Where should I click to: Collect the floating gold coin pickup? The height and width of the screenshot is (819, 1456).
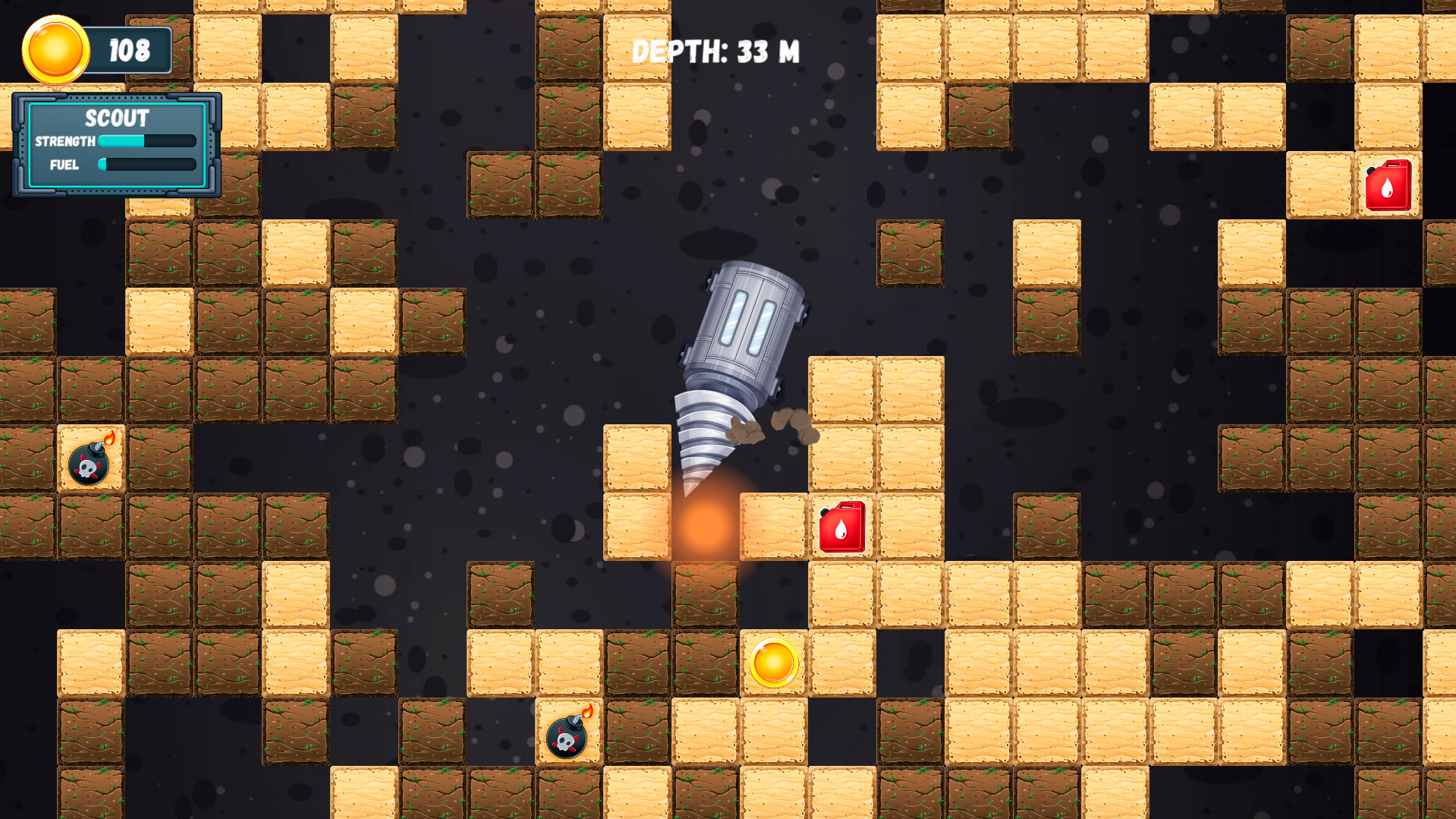click(x=775, y=663)
